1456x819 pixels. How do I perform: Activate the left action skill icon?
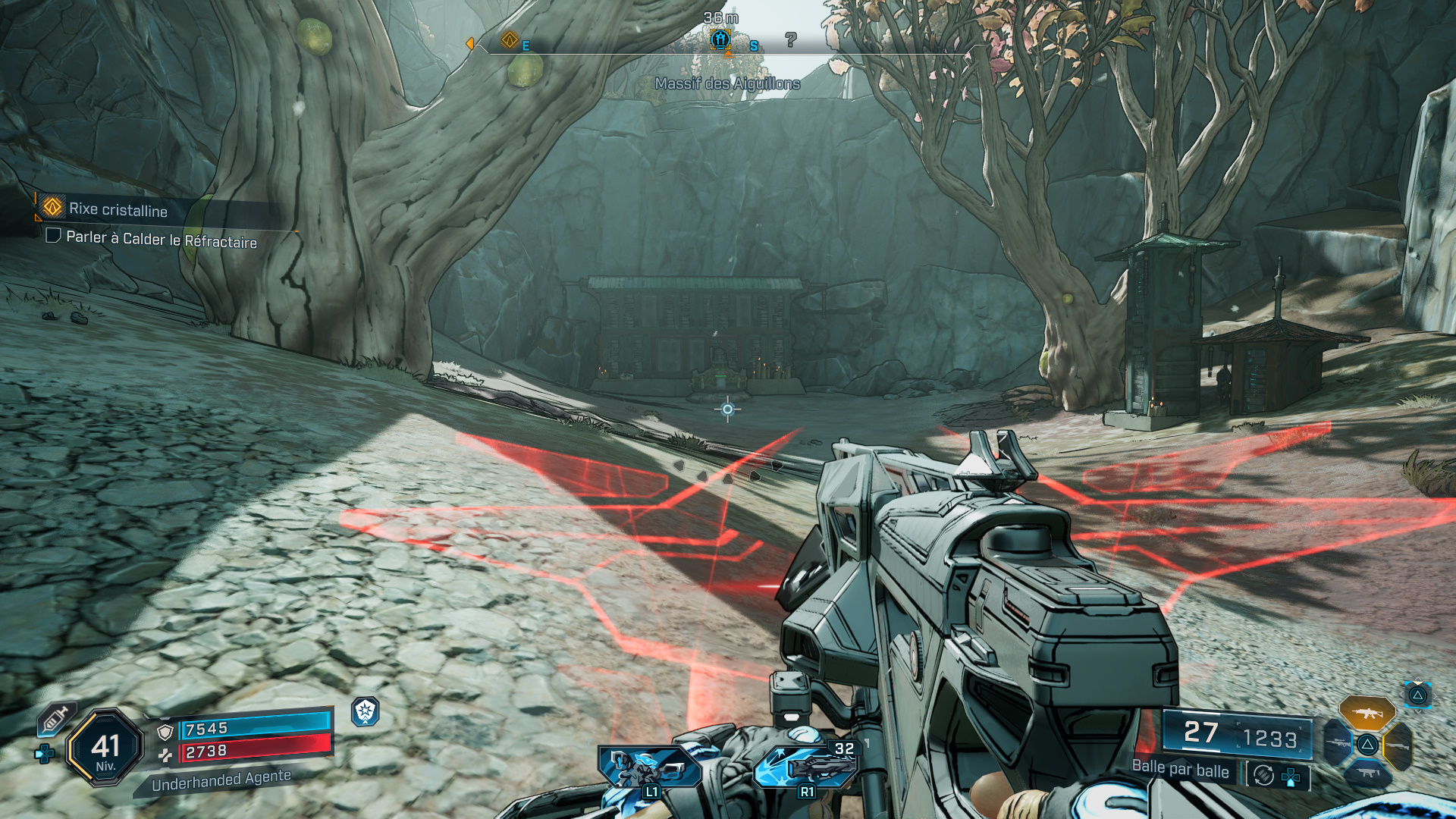[x=650, y=767]
